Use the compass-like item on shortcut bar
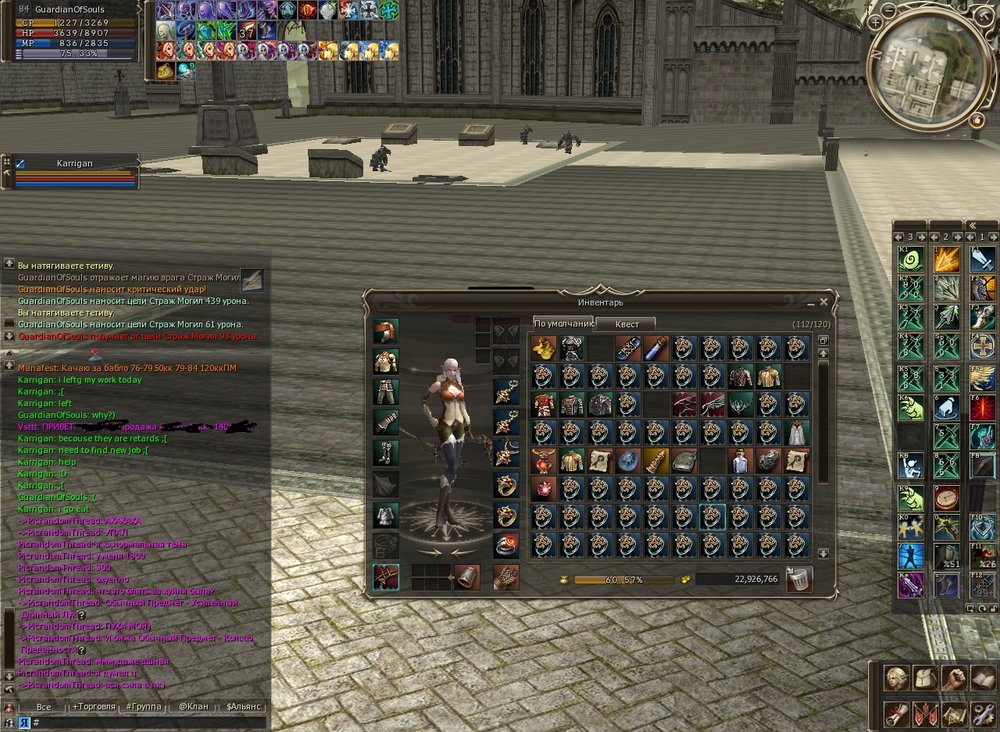 (946, 497)
